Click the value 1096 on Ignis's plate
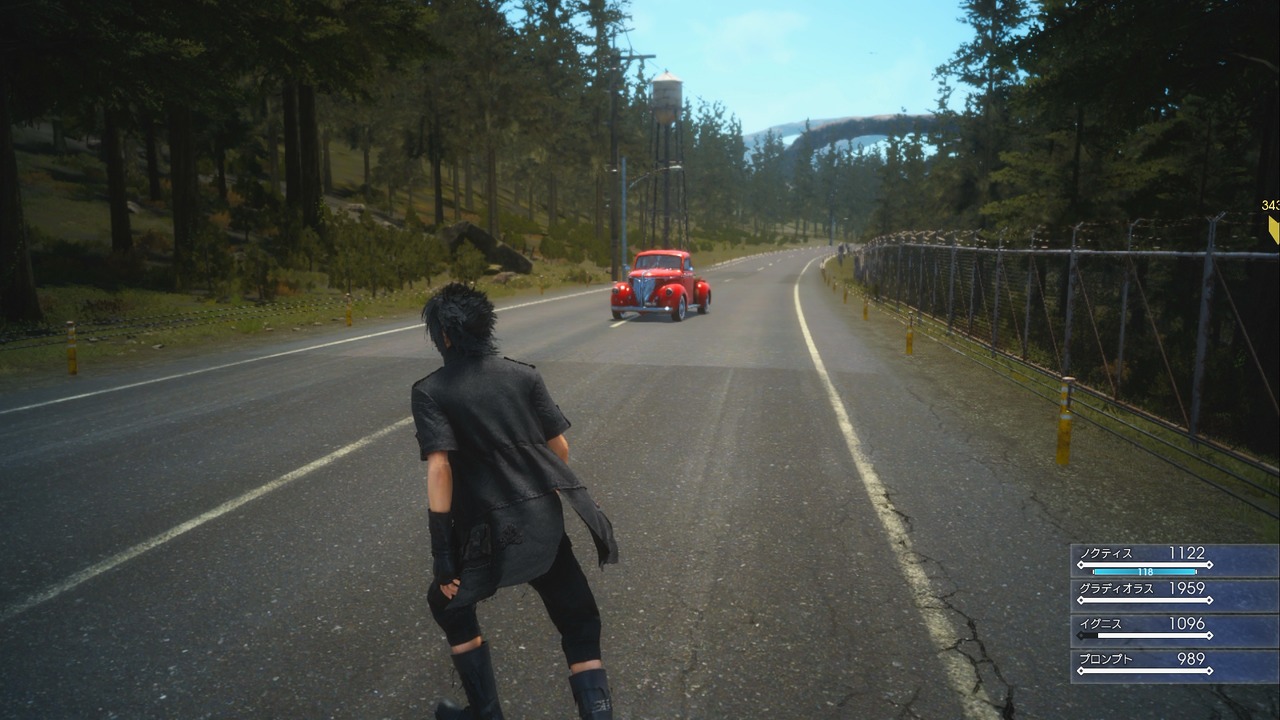Screen dimensions: 1280x720 pos(1187,622)
